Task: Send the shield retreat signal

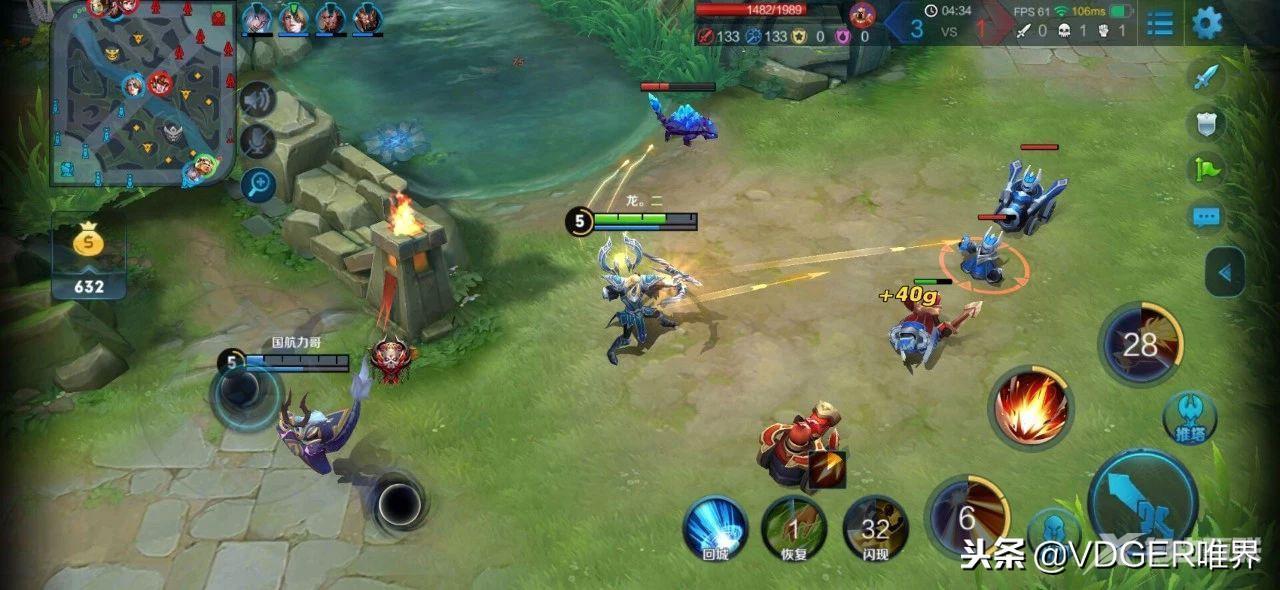Action: pyautogui.click(x=1207, y=124)
